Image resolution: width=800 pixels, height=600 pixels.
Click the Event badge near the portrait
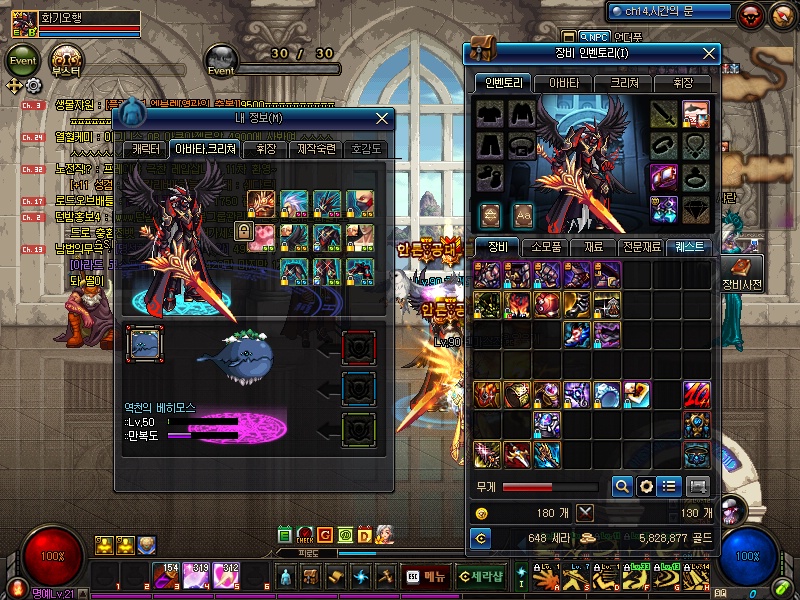[x=22, y=59]
